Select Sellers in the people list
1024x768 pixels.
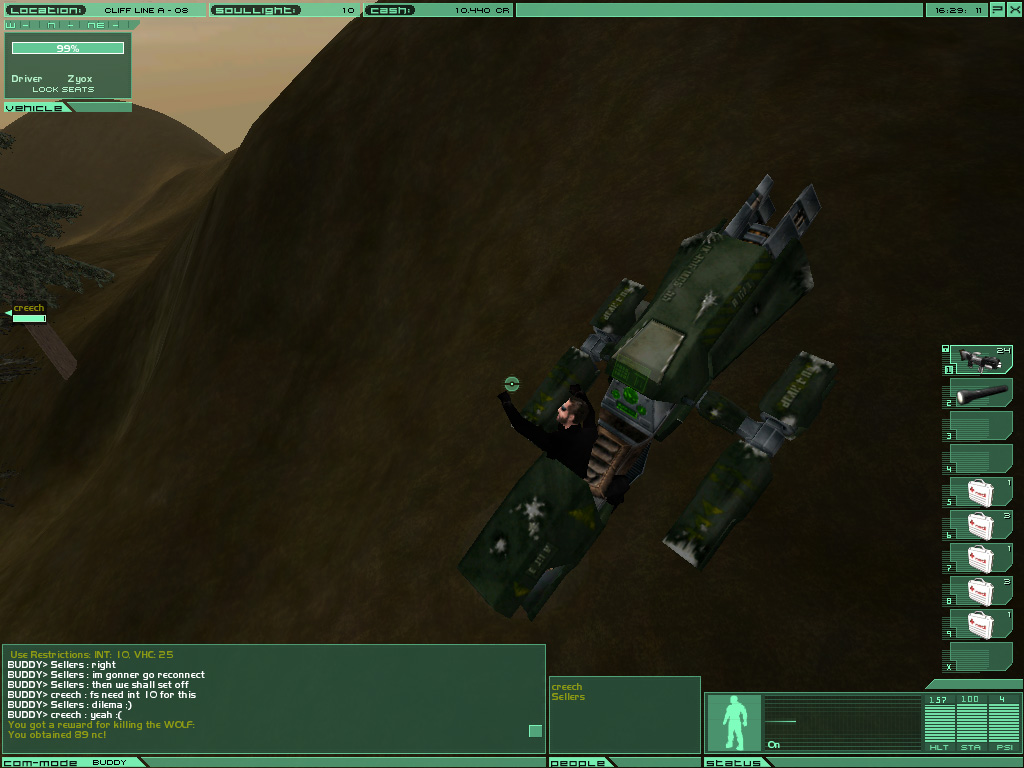pos(568,697)
